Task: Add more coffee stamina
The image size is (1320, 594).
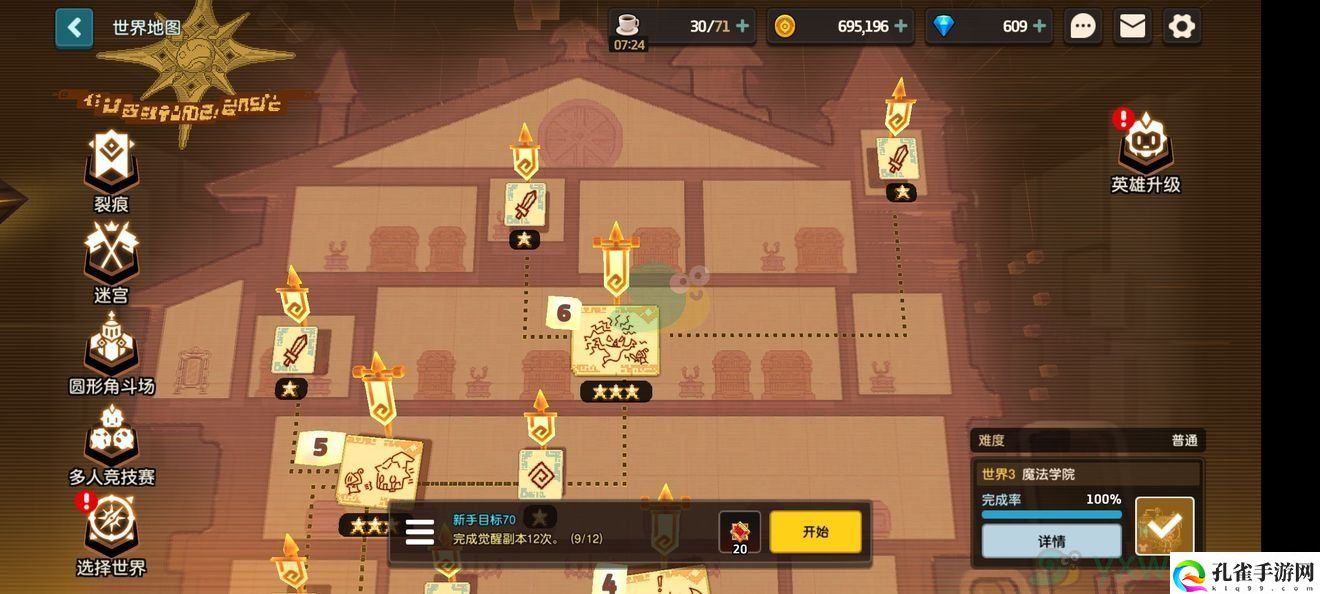Action: point(742,27)
